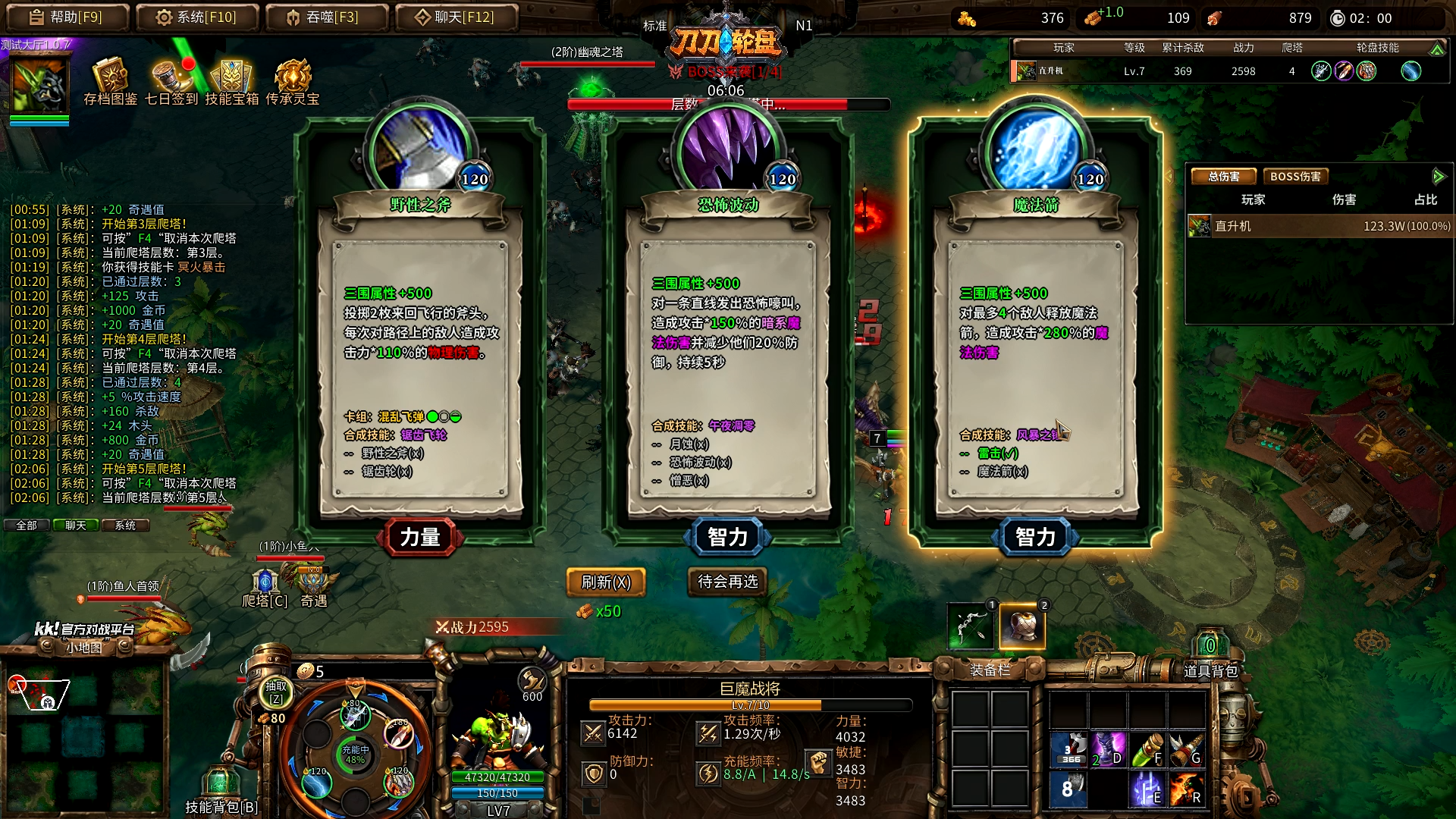
Task: Switch to the BOSS伤害 damage tab
Action: coord(1295,177)
